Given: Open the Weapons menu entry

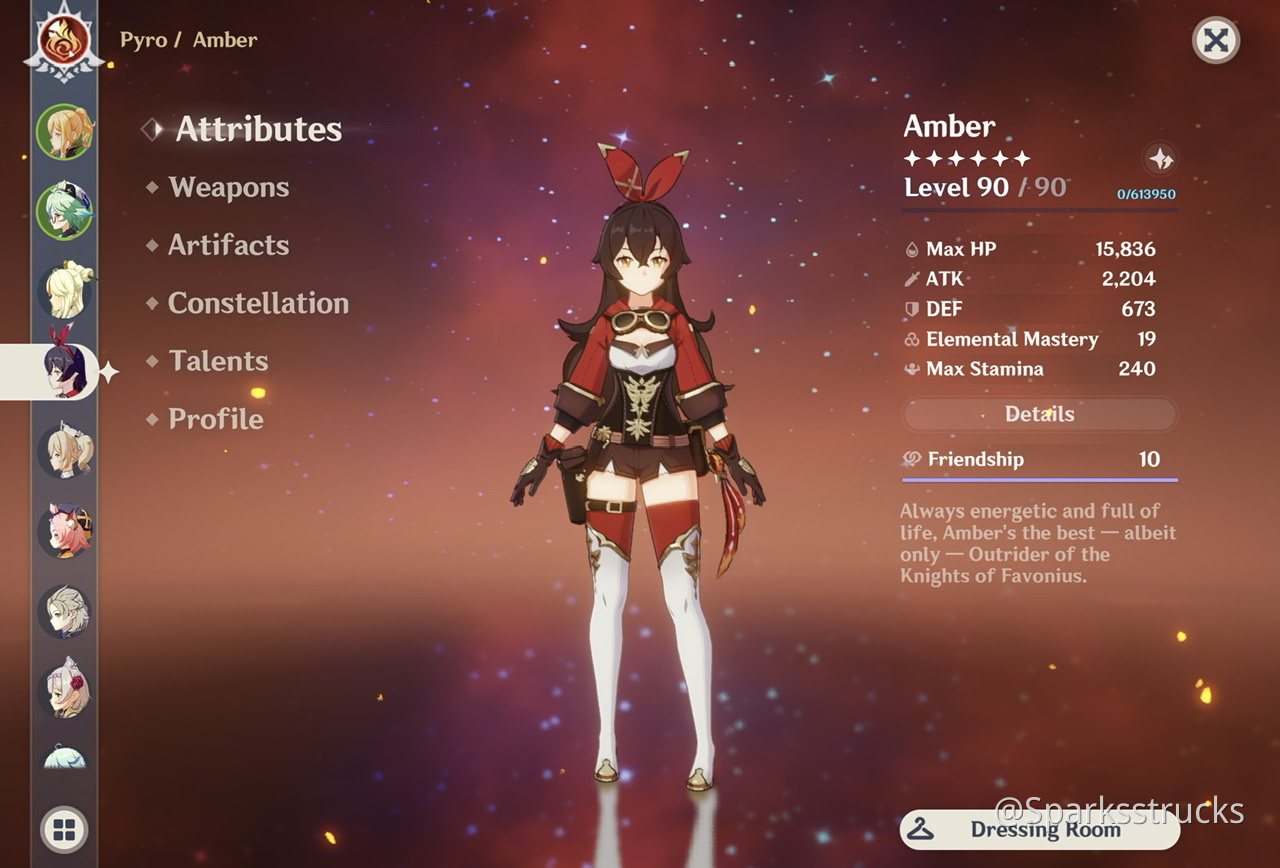Looking at the screenshot, I should point(228,188).
